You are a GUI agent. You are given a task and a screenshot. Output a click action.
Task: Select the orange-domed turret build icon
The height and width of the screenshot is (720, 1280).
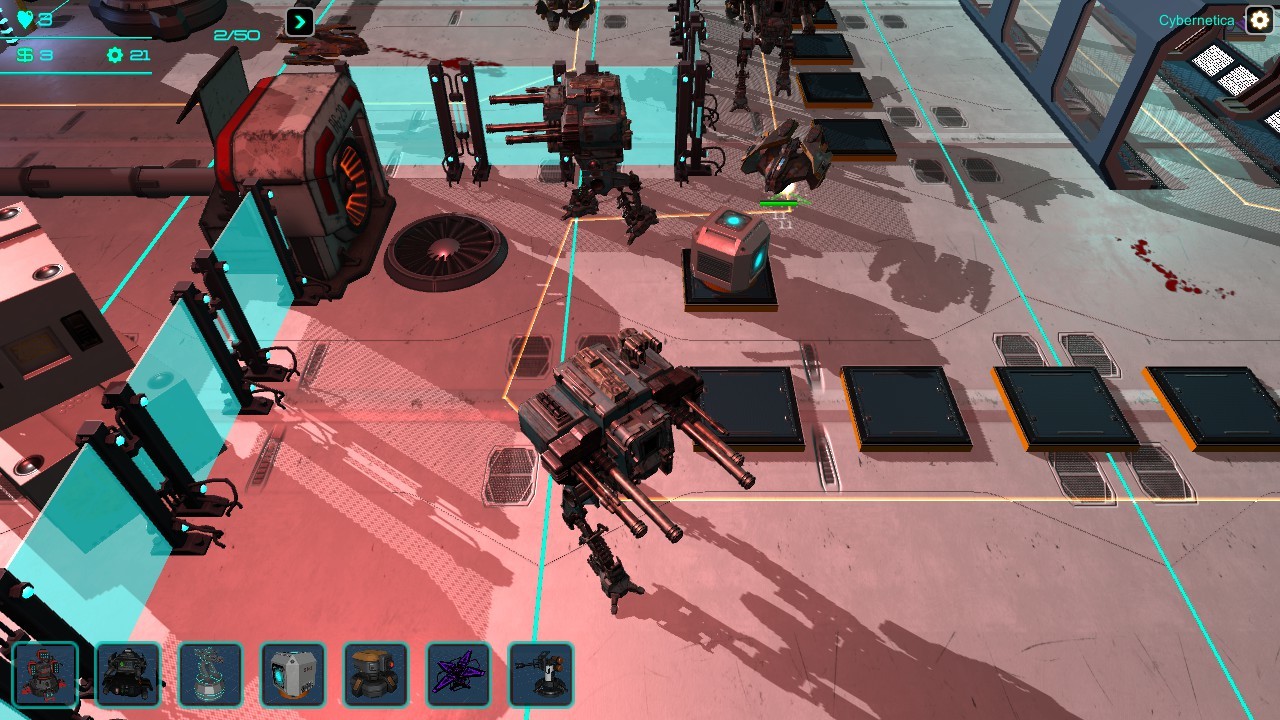tap(374, 674)
